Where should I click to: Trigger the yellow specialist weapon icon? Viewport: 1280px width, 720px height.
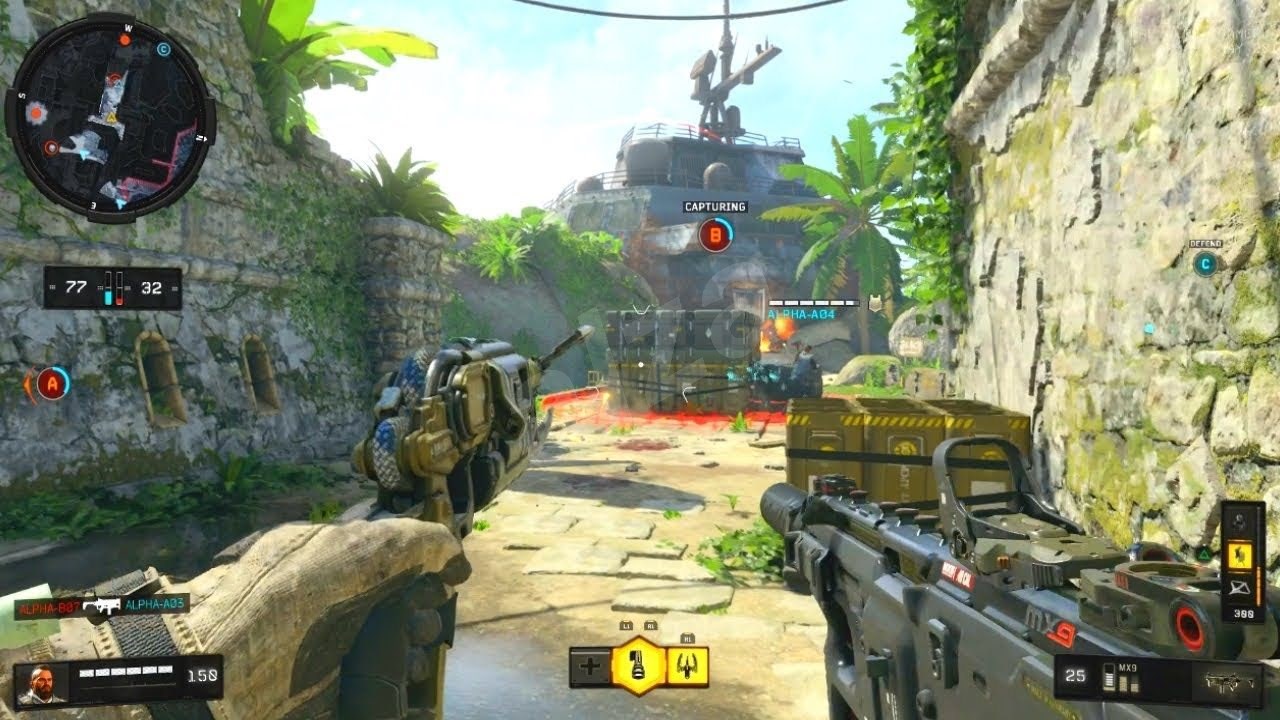[688, 667]
